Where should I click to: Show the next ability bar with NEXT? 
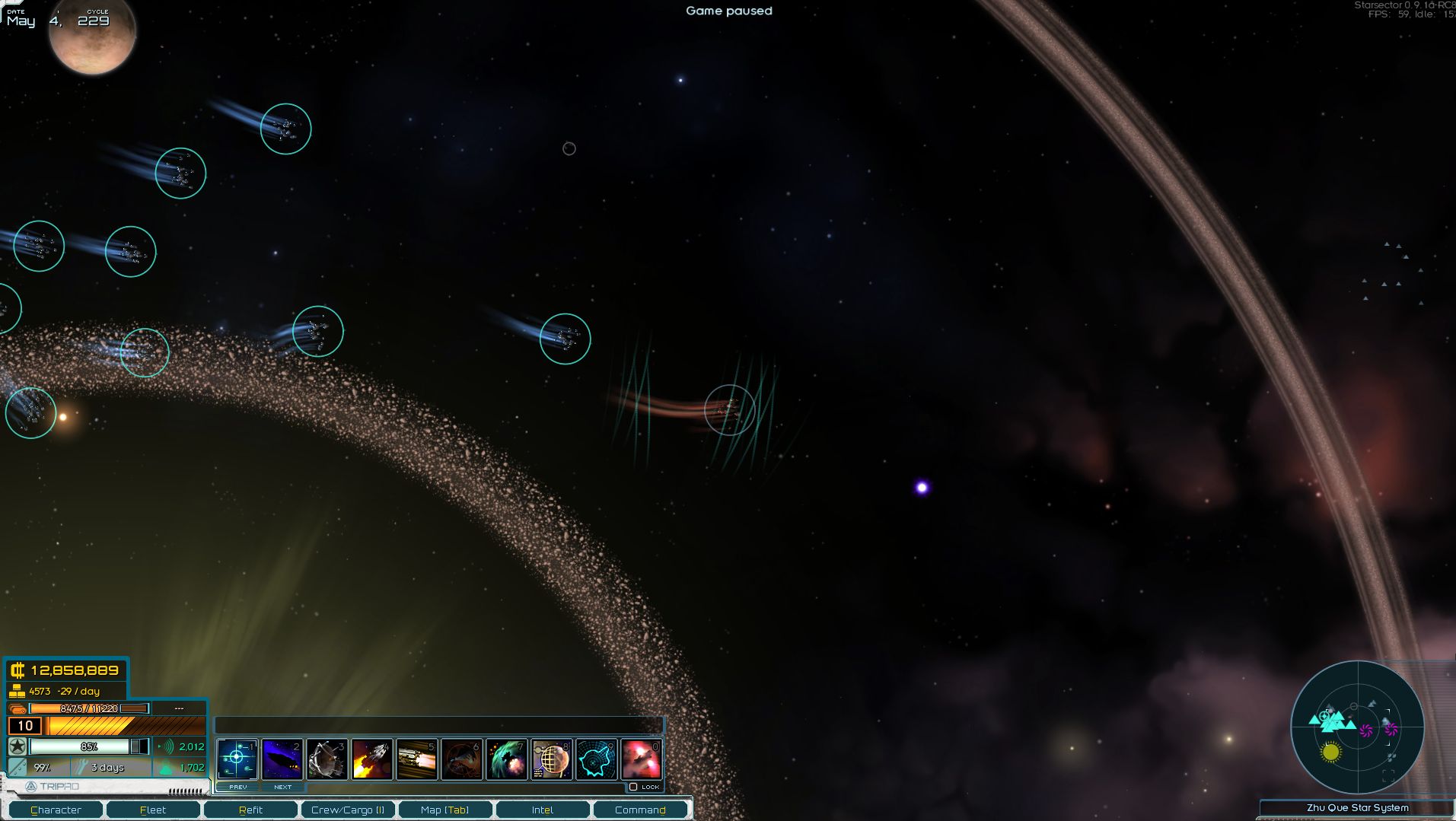click(x=282, y=786)
